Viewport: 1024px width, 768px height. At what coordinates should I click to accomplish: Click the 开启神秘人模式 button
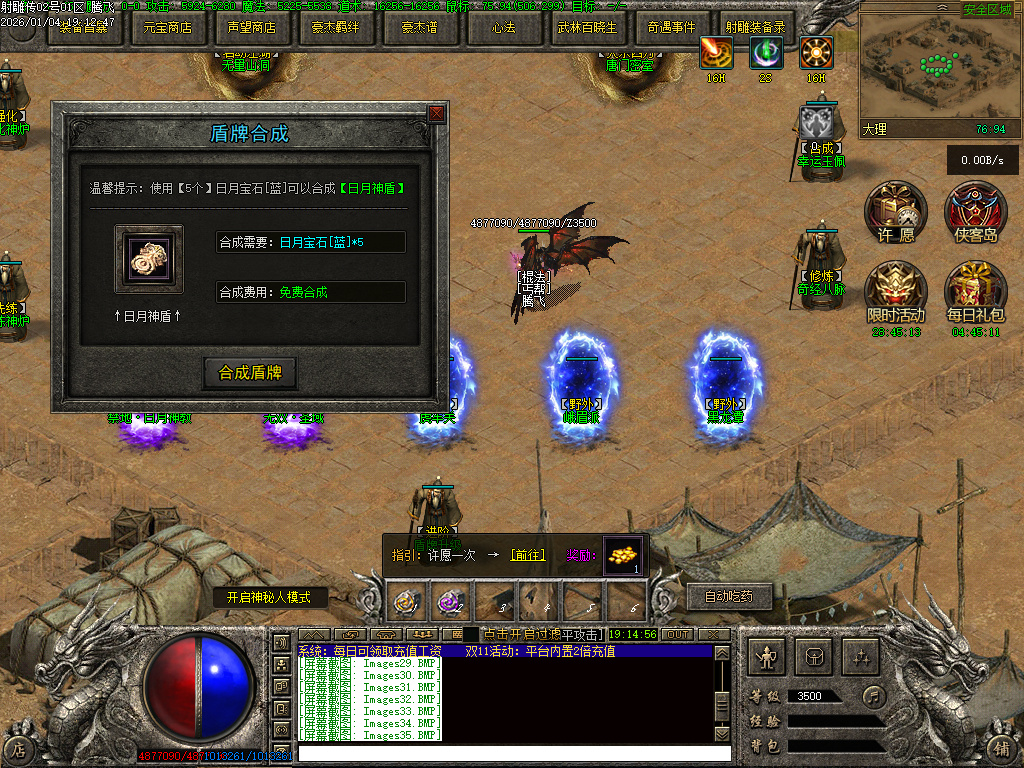point(269,598)
